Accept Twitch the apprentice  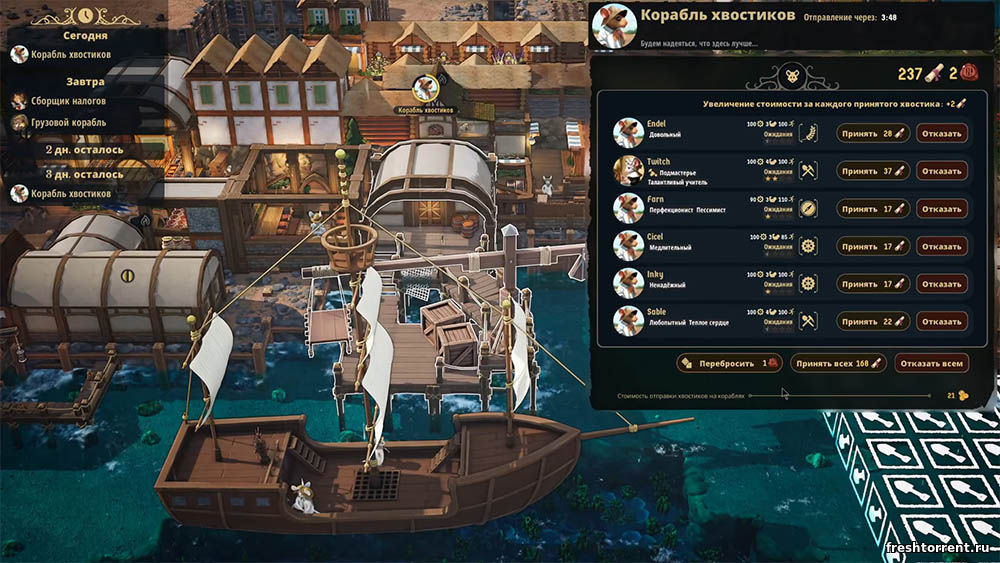873,171
